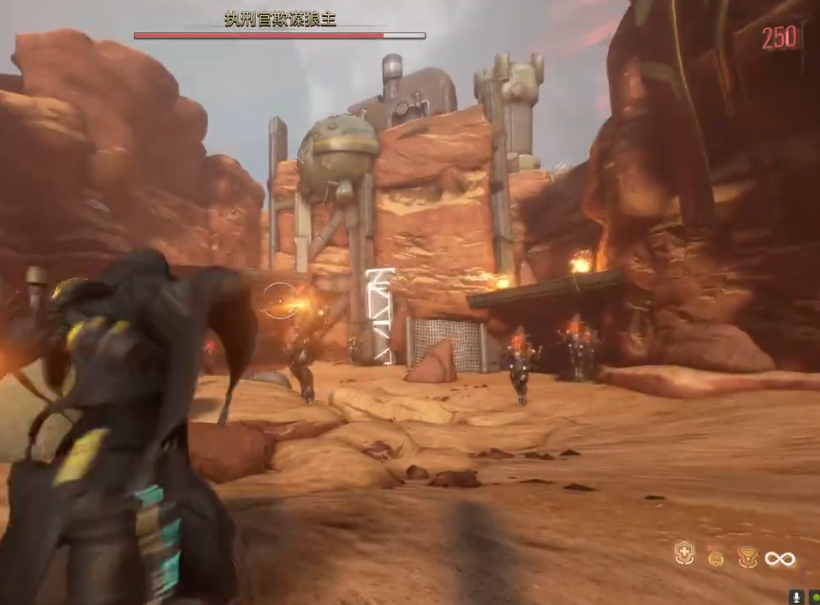Image resolution: width=820 pixels, height=605 pixels.
Task: Activate the shield with cross ability icon
Action: [684, 555]
